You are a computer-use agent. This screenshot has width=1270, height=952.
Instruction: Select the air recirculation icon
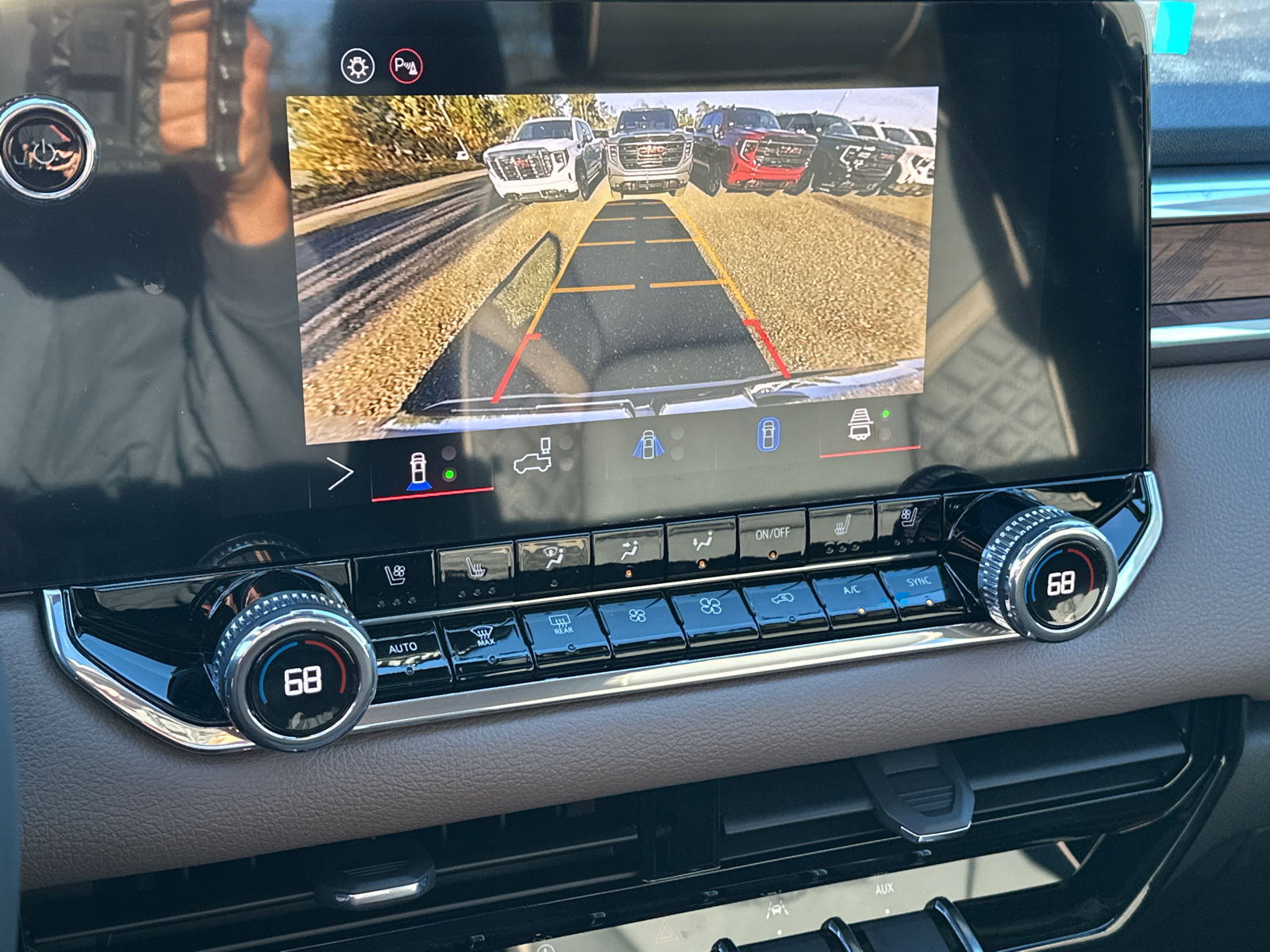(783, 598)
